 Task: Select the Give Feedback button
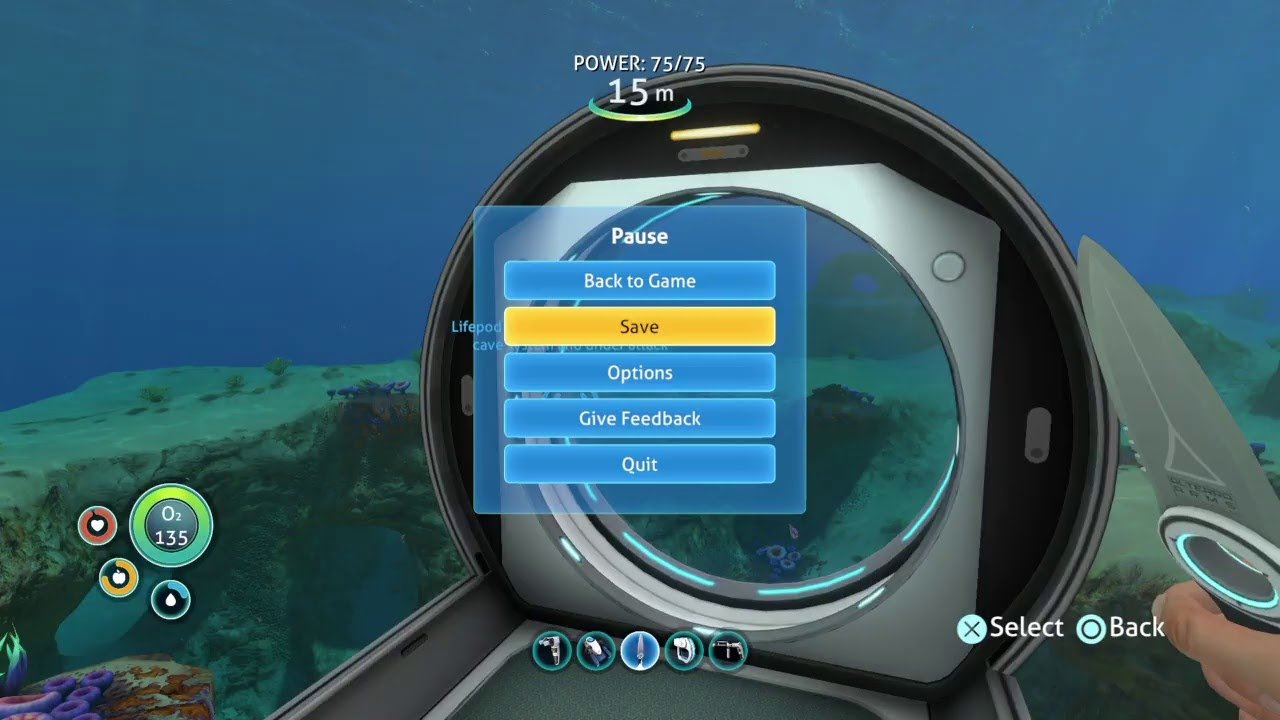coord(639,419)
